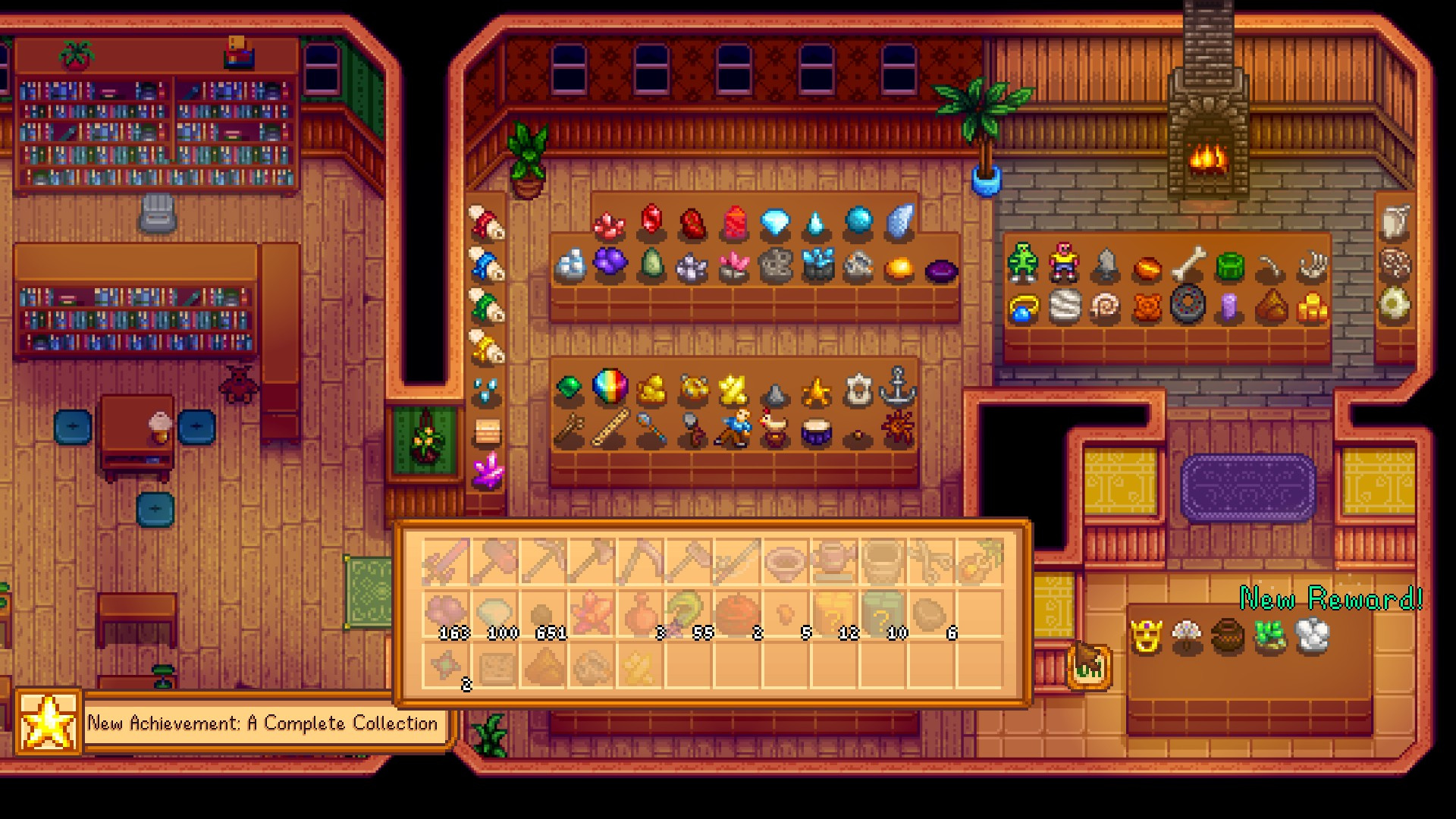Select the sword in the inventory
The image size is (1456, 819).
tap(446, 562)
